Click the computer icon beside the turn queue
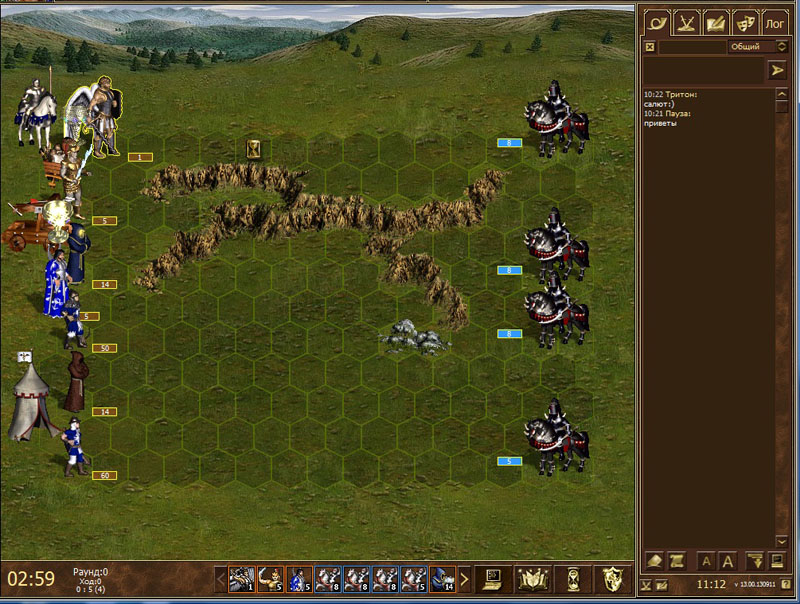 (491, 578)
